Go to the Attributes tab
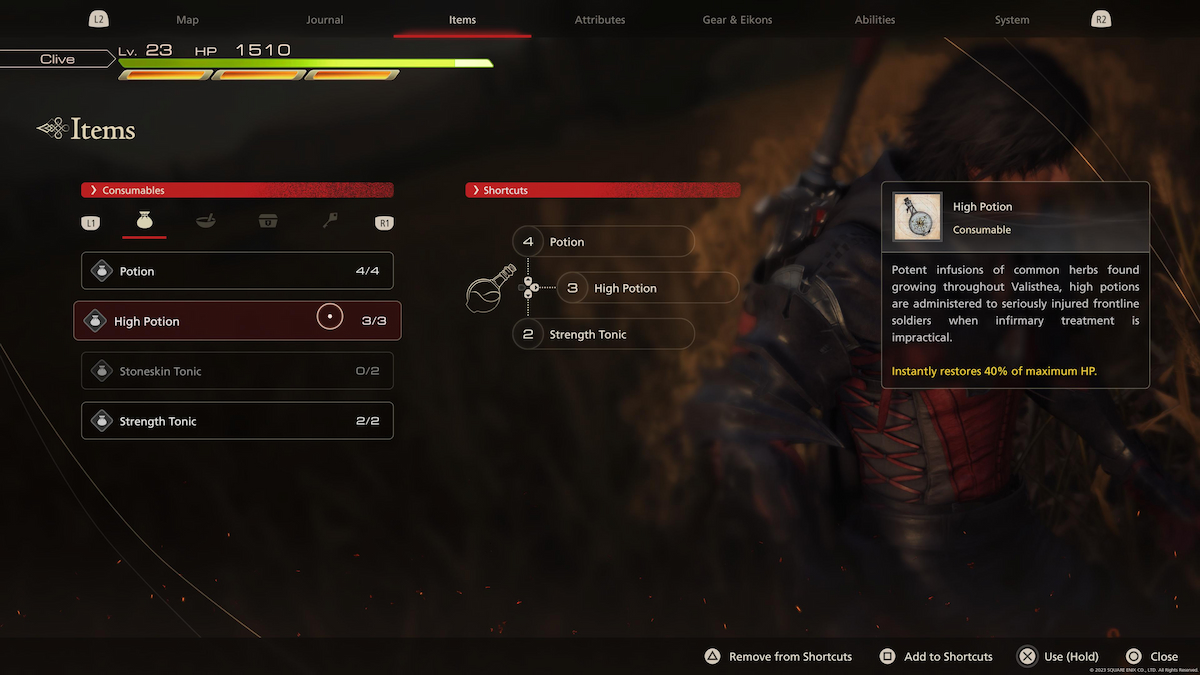 click(x=600, y=20)
